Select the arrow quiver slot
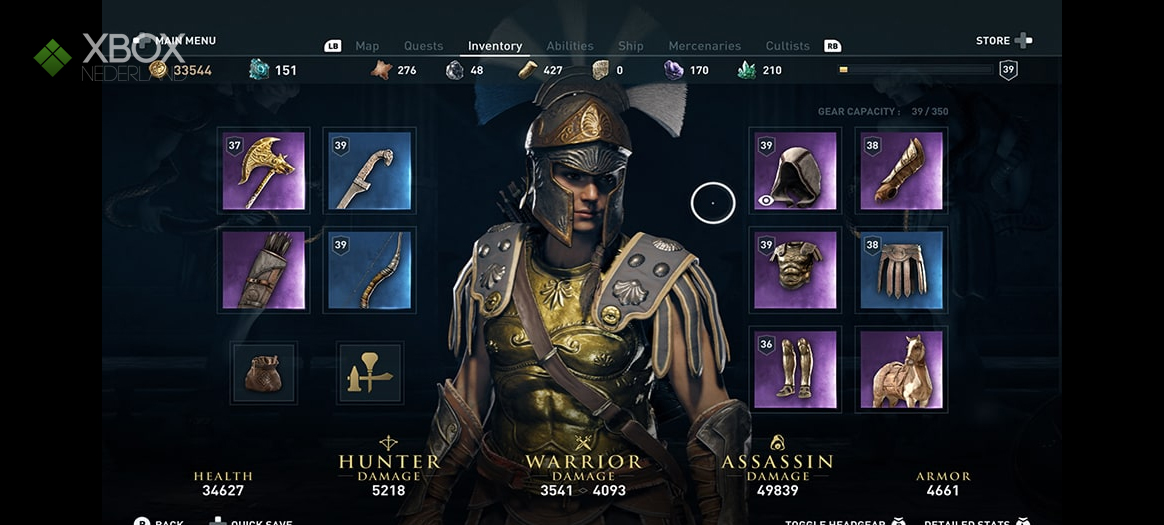 (x=264, y=270)
